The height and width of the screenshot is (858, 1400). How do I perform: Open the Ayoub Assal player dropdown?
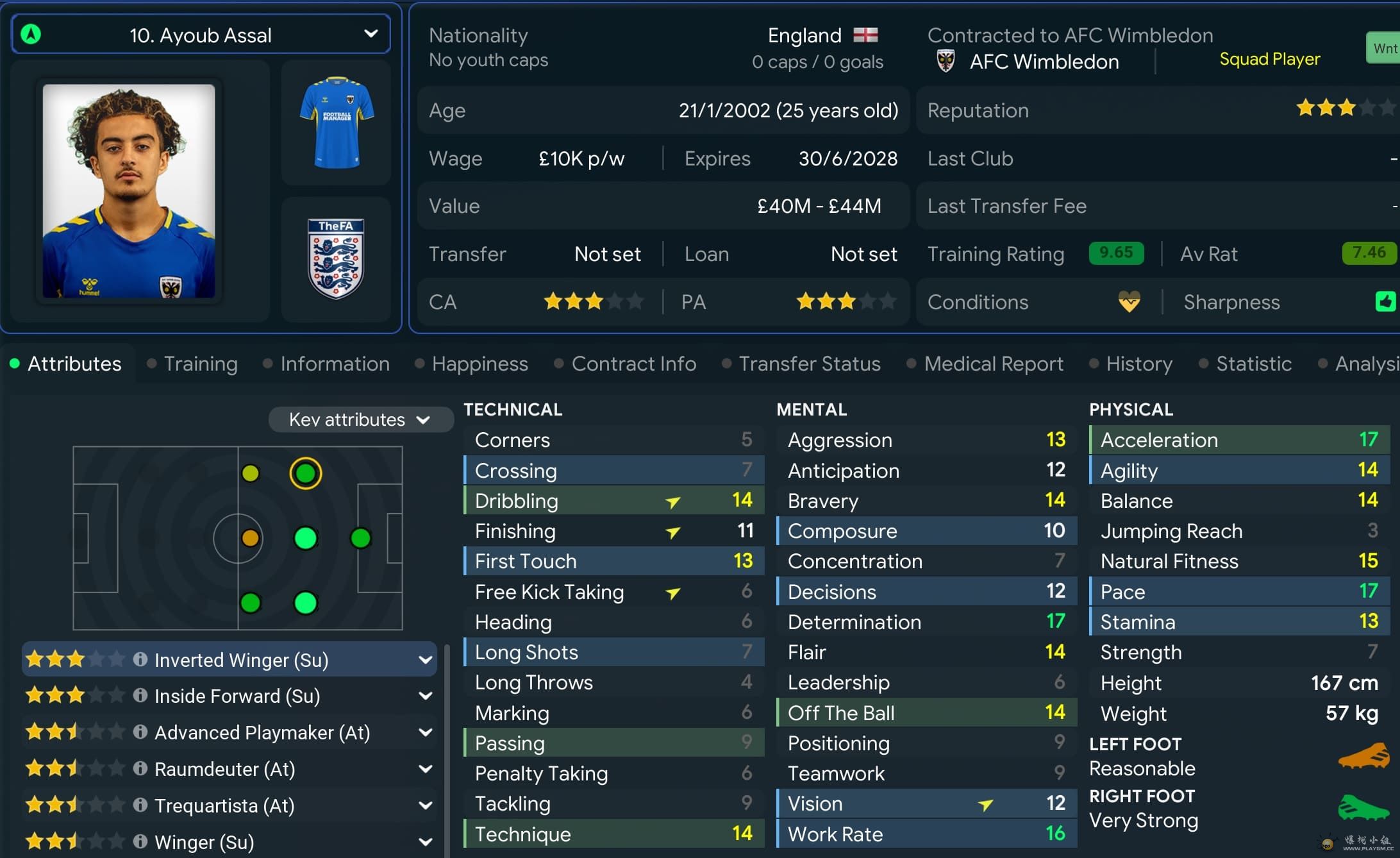pos(371,34)
